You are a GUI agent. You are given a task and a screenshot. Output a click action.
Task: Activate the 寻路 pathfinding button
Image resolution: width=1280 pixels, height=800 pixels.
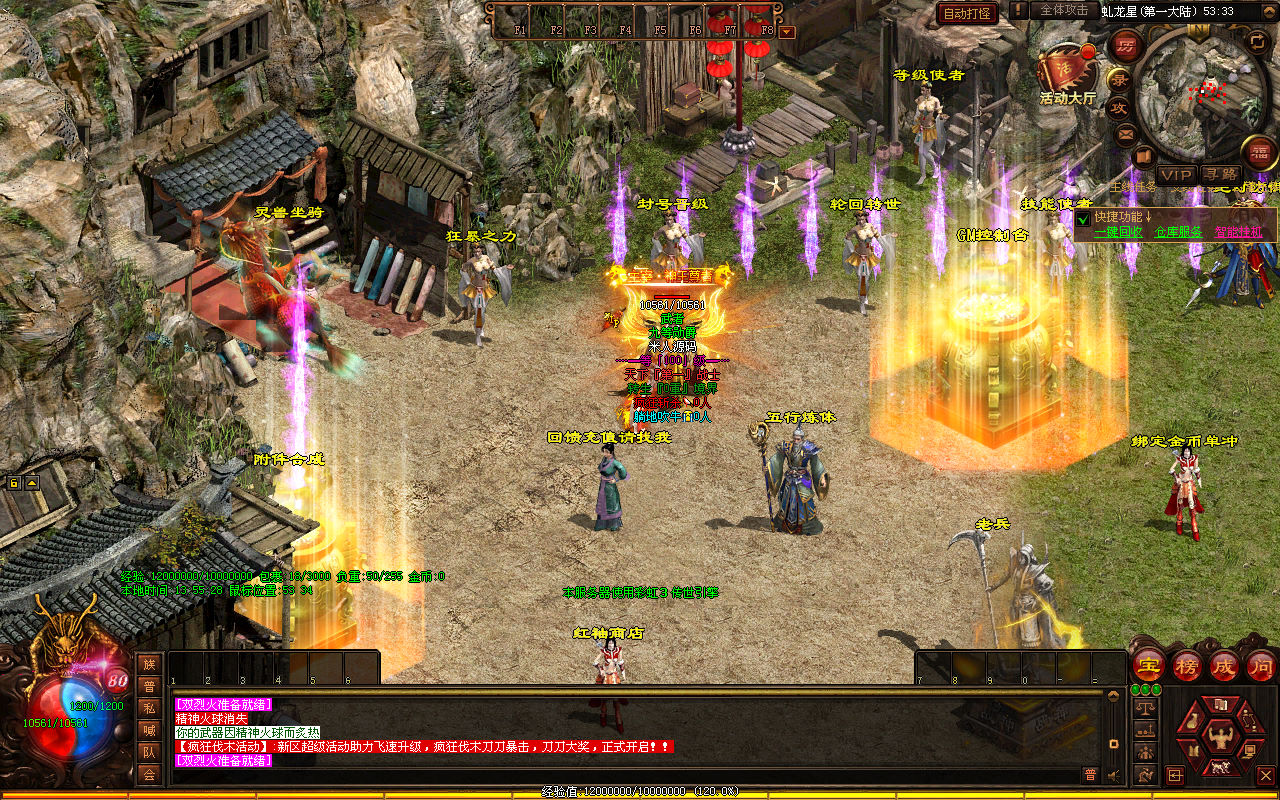click(x=1220, y=175)
